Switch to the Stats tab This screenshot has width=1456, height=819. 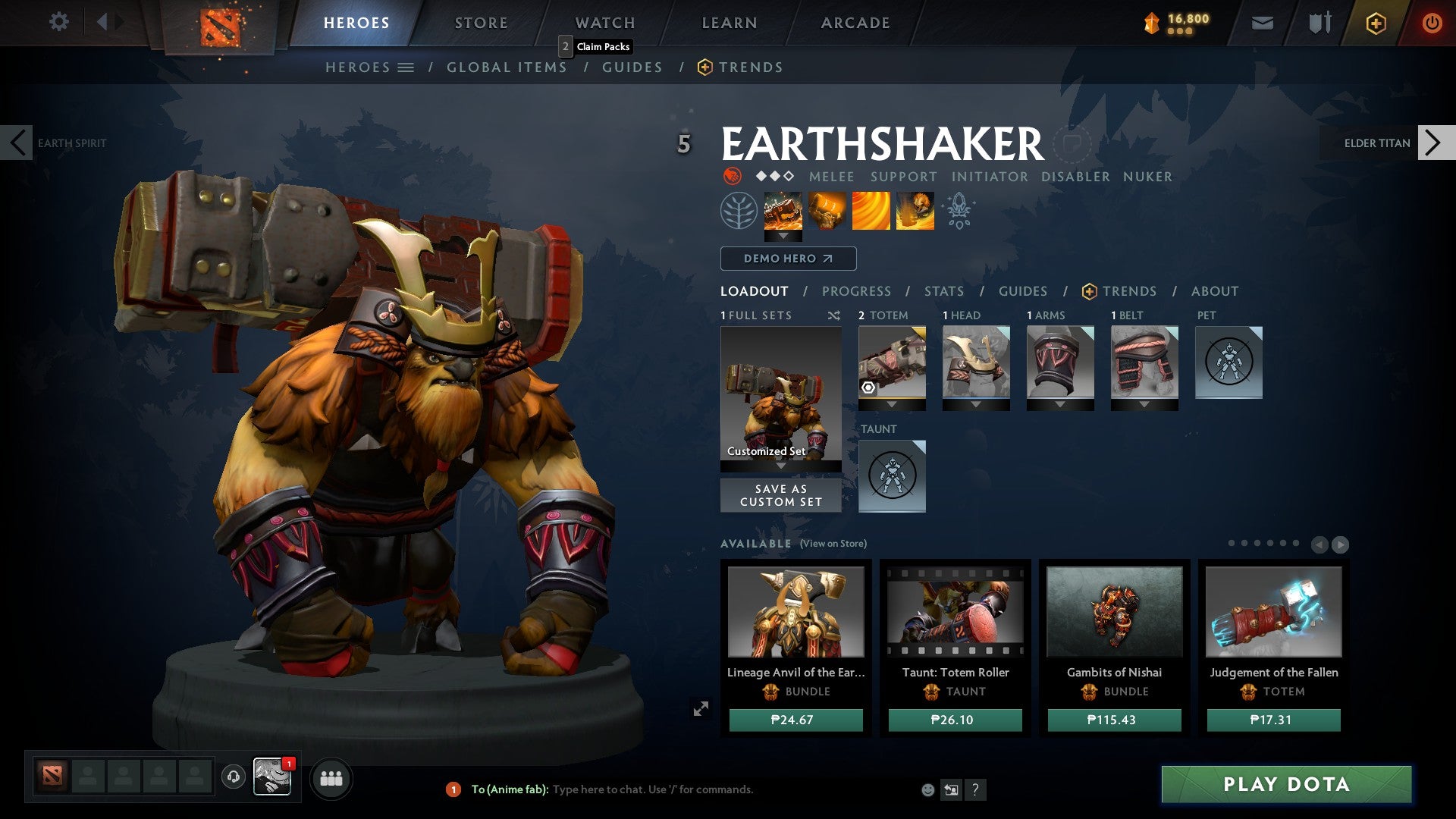tap(943, 290)
